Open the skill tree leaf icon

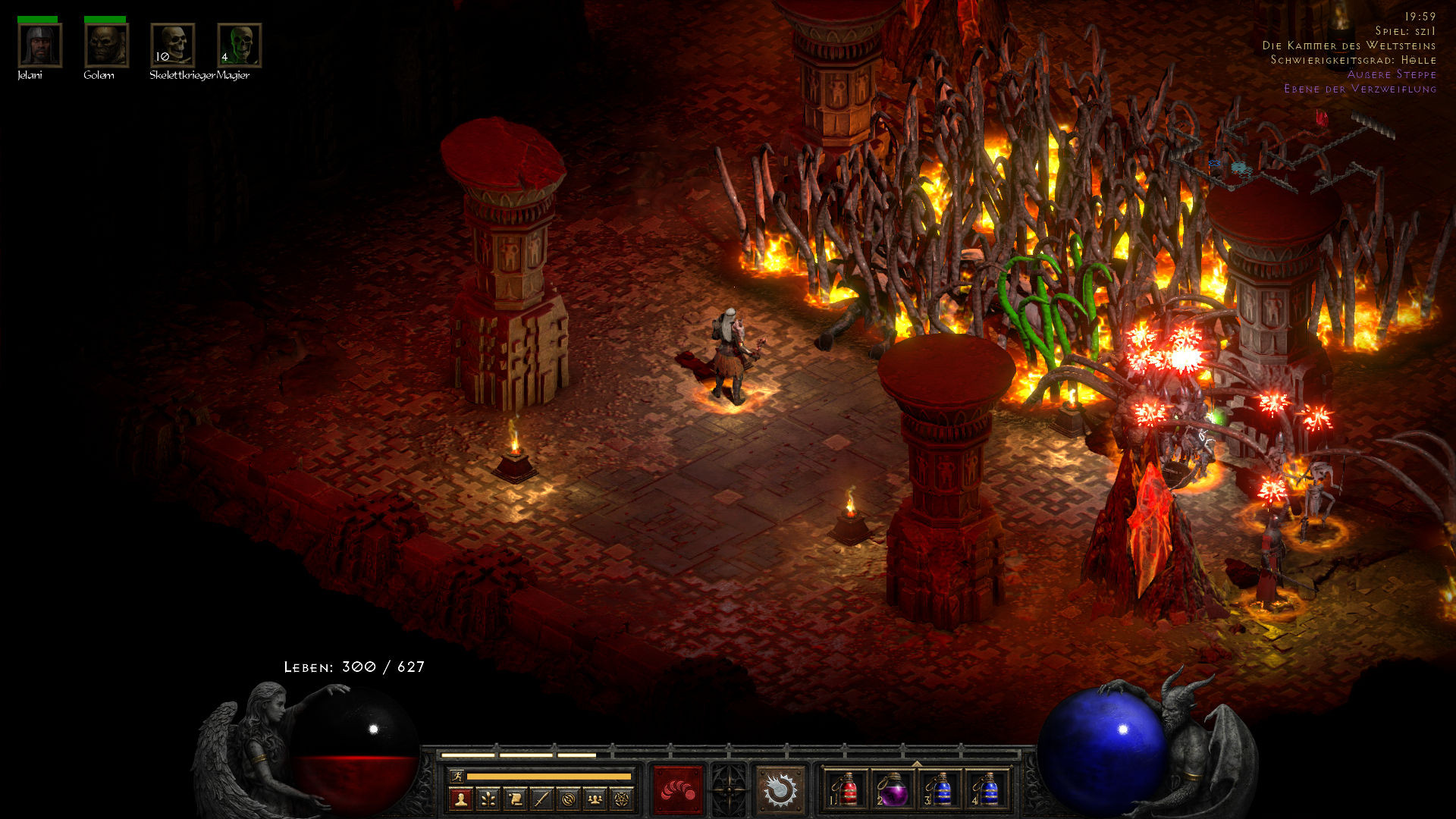(488, 799)
